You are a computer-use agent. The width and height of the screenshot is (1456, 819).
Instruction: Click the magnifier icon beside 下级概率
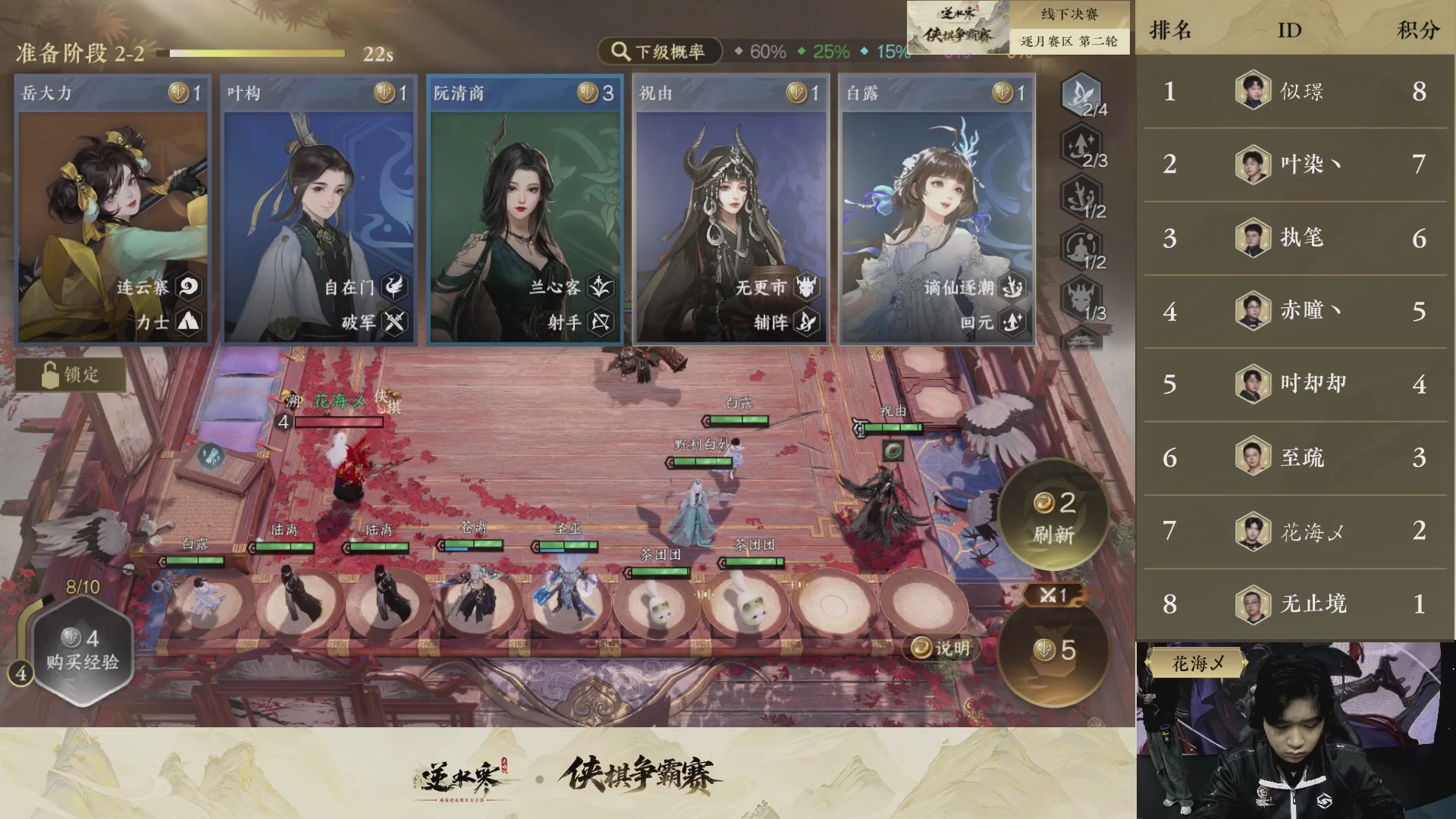coord(620,52)
